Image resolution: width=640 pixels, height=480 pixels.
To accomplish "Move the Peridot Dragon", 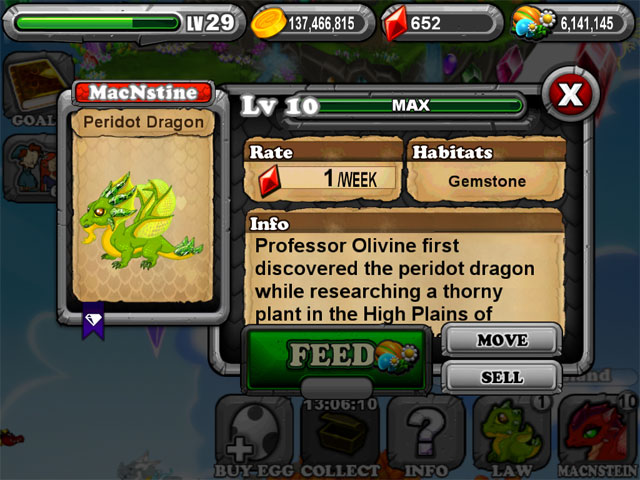I will click(501, 340).
